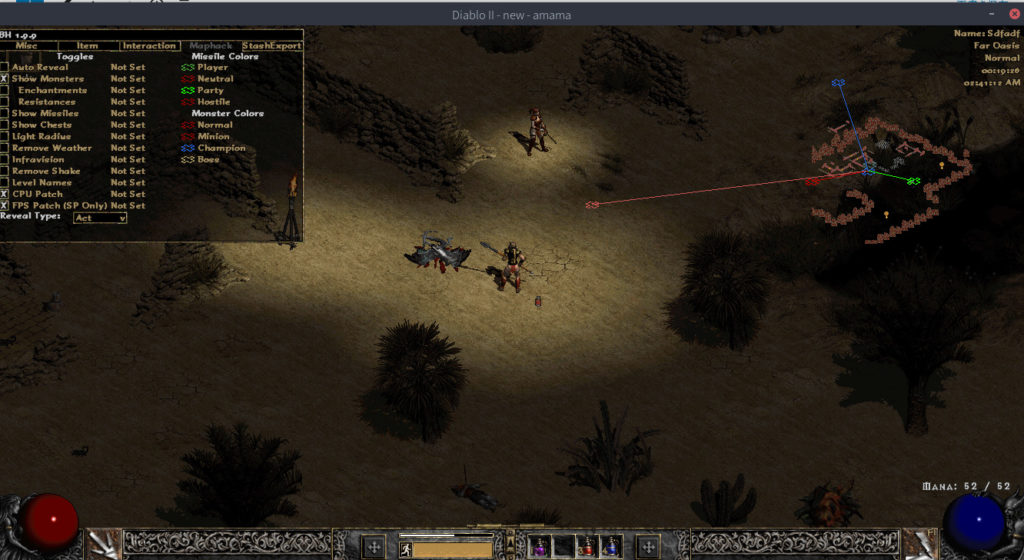This screenshot has width=1024, height=560.
Task: Toggle the Light Radius checkbox
Action: 5,137
